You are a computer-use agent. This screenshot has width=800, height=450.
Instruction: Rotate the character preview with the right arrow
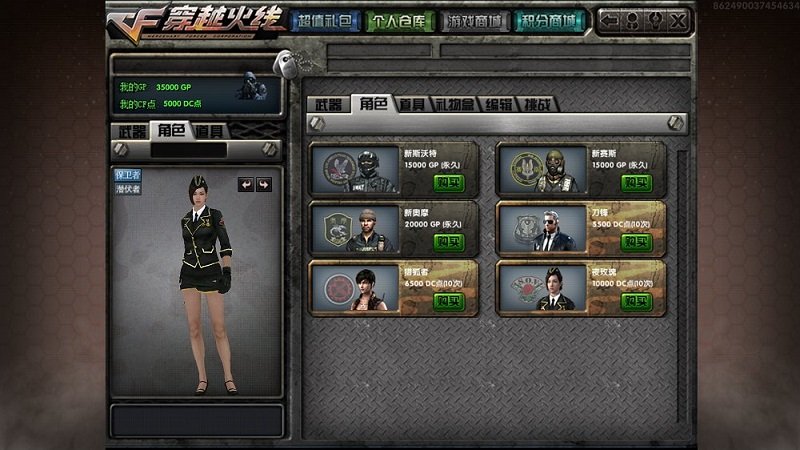263,184
